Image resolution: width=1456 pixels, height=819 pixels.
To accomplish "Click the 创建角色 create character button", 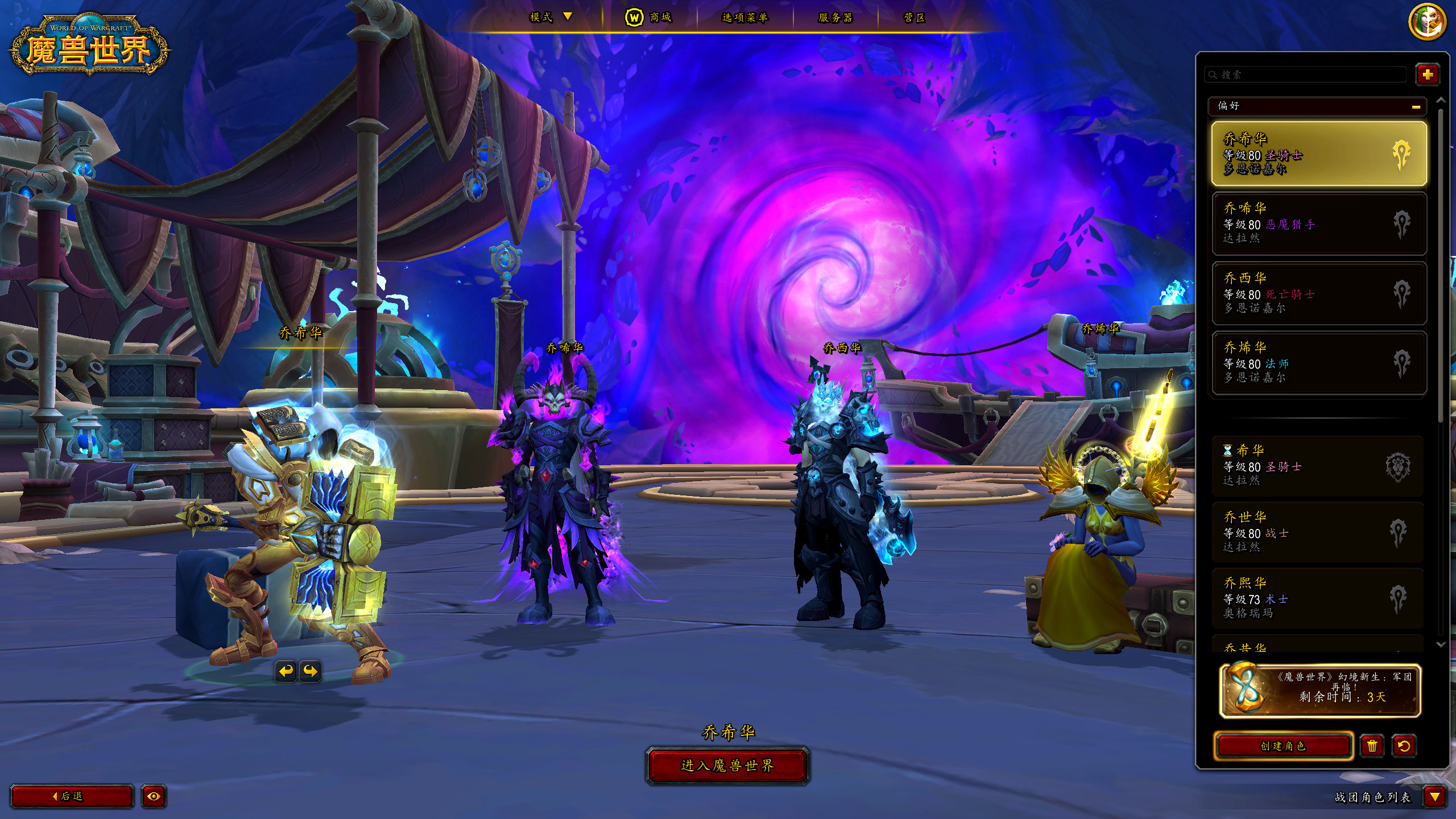I will (x=1283, y=746).
